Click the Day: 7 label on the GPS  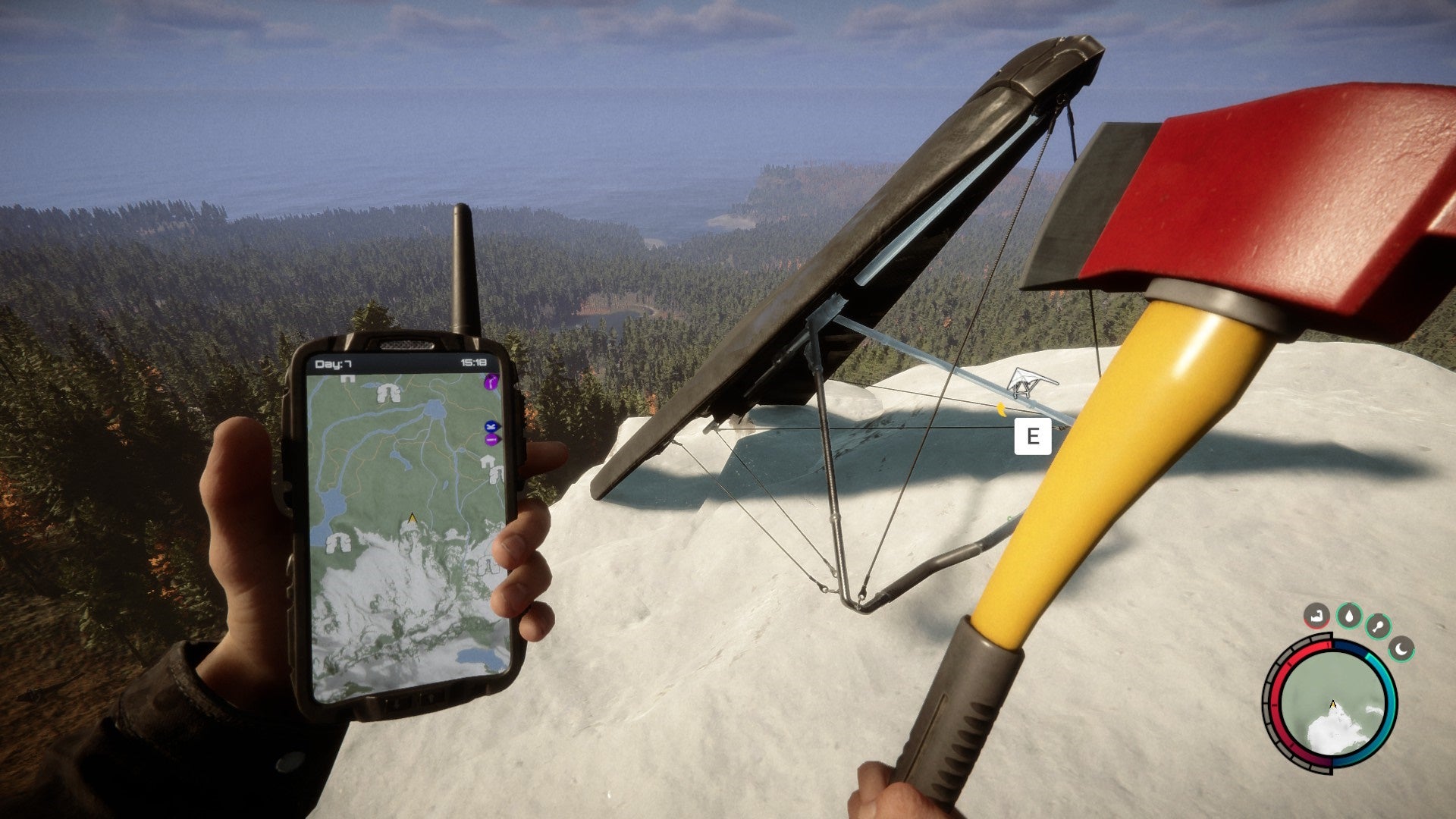click(333, 364)
